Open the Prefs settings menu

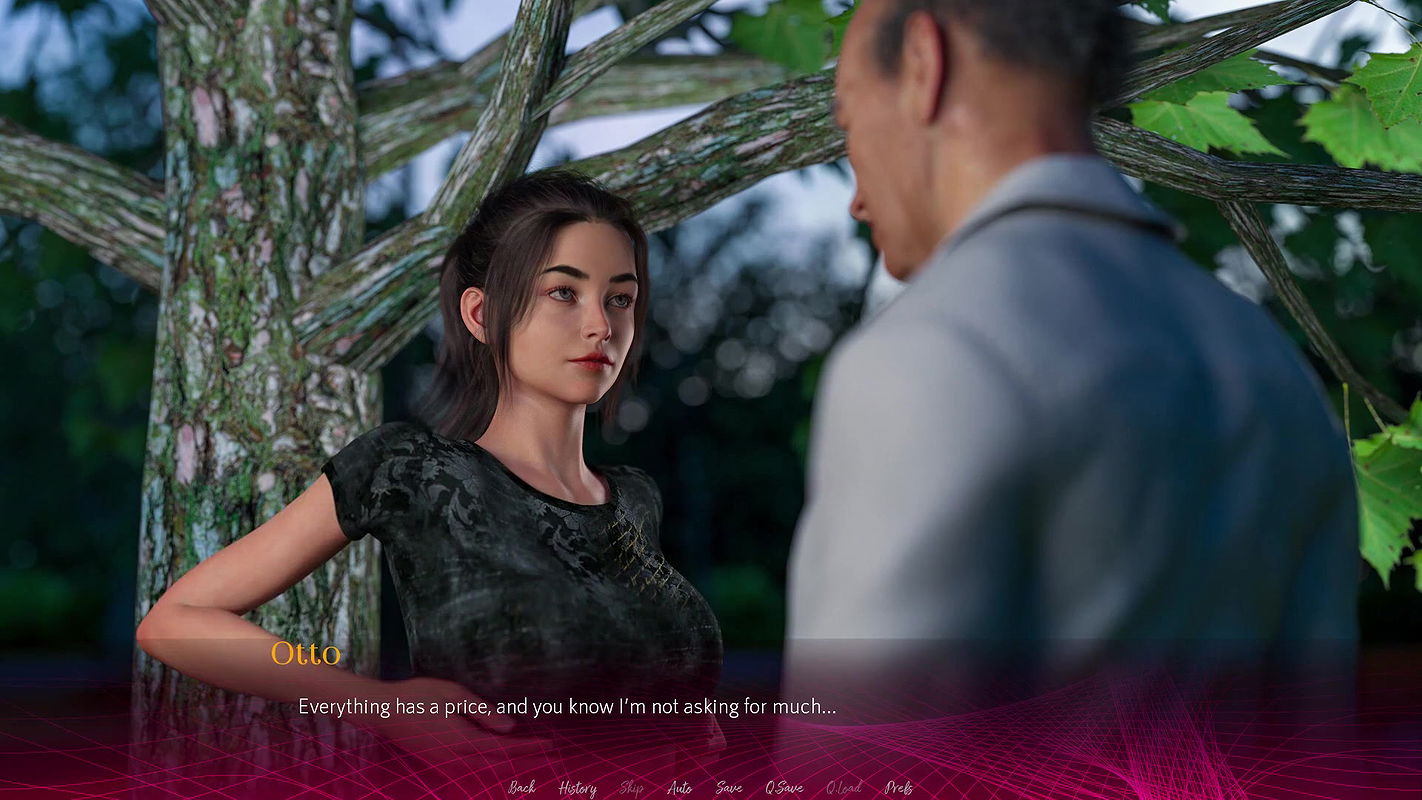click(898, 788)
